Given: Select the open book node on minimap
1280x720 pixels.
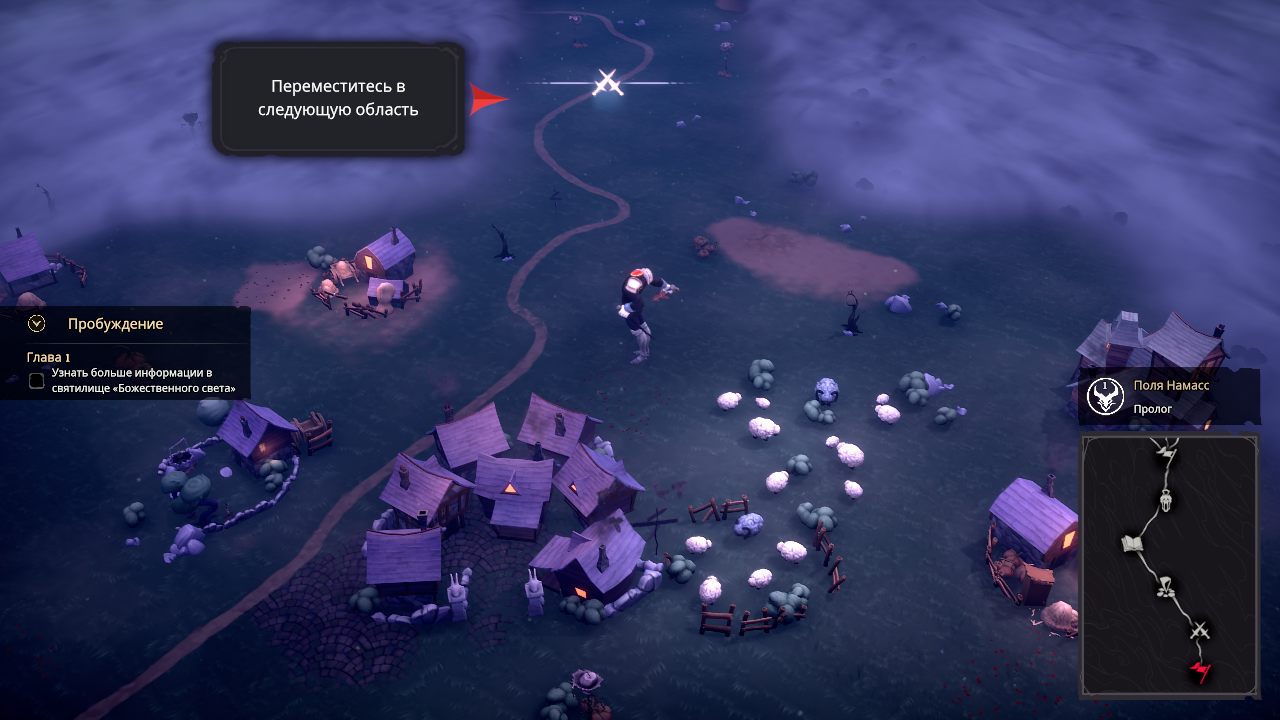Looking at the screenshot, I should tap(1132, 544).
